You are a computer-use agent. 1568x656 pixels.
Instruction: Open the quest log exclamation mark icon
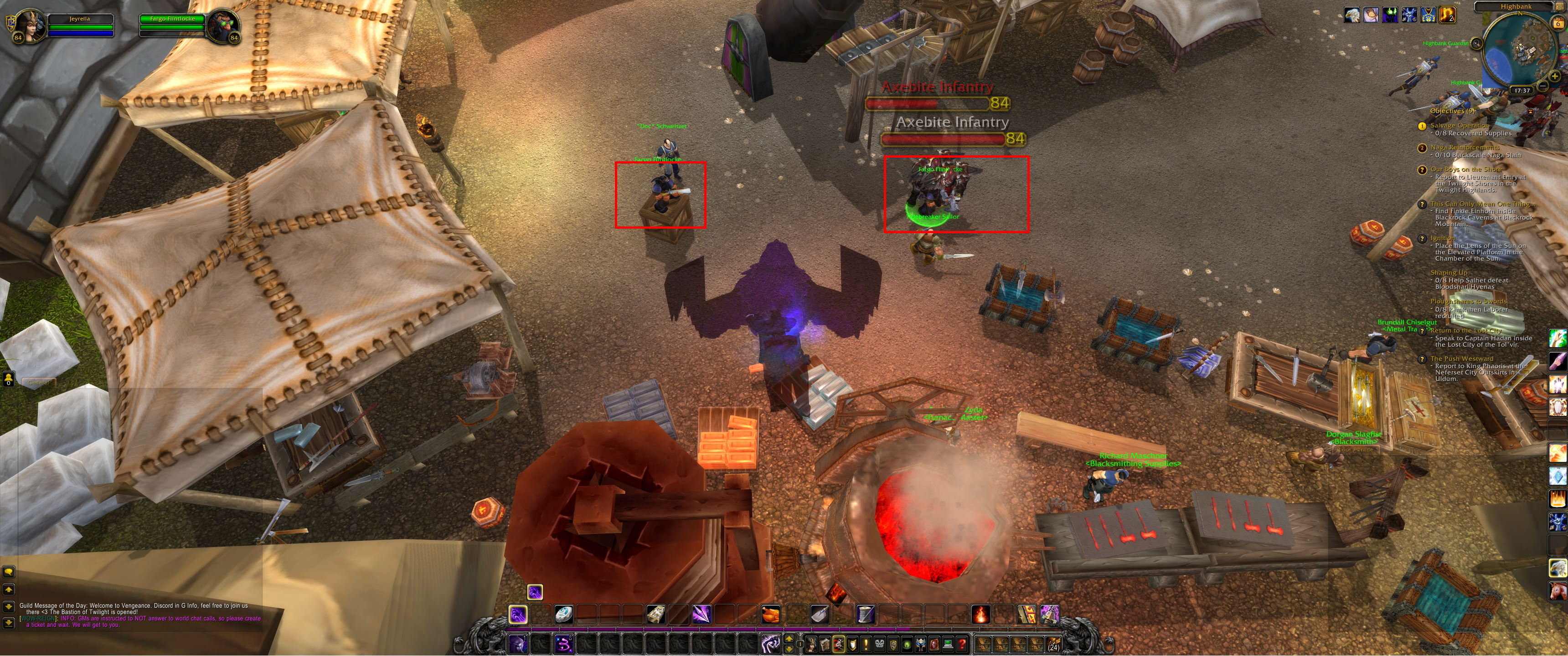pyautogui.click(x=866, y=646)
